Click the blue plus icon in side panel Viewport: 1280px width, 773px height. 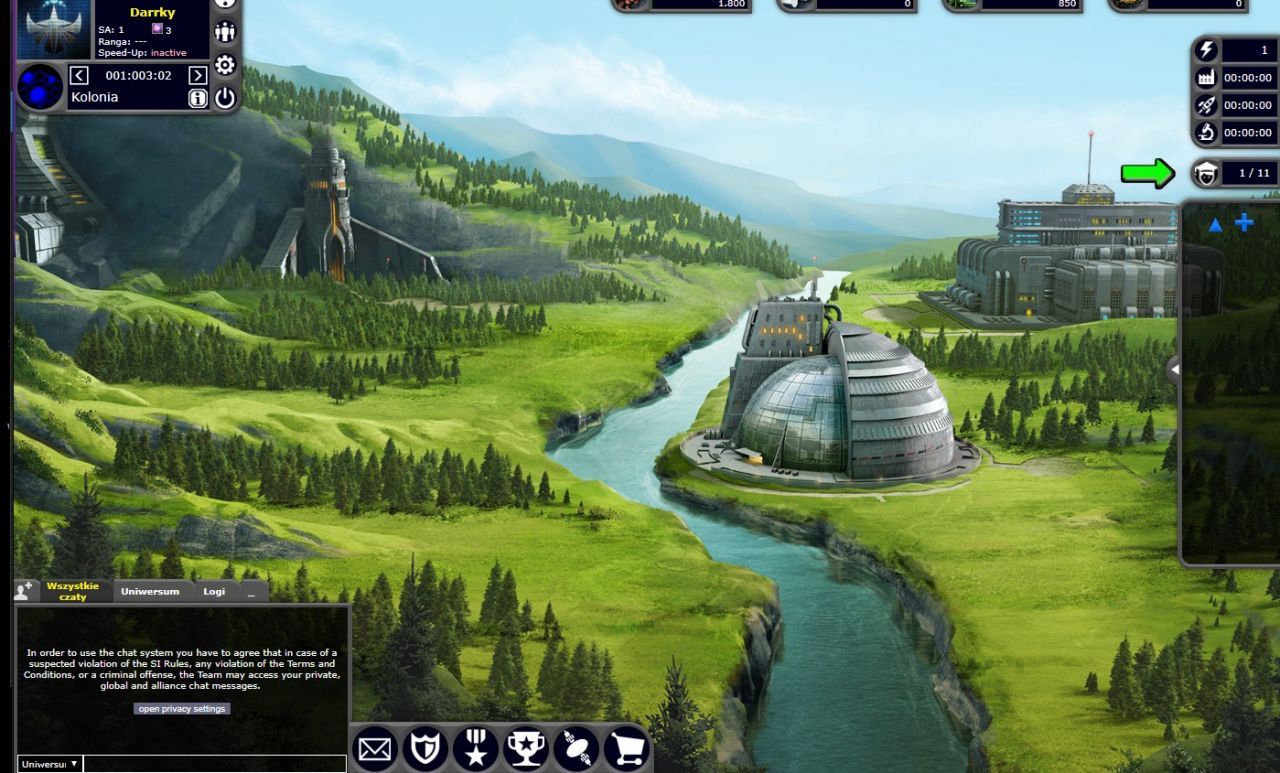[1244, 223]
